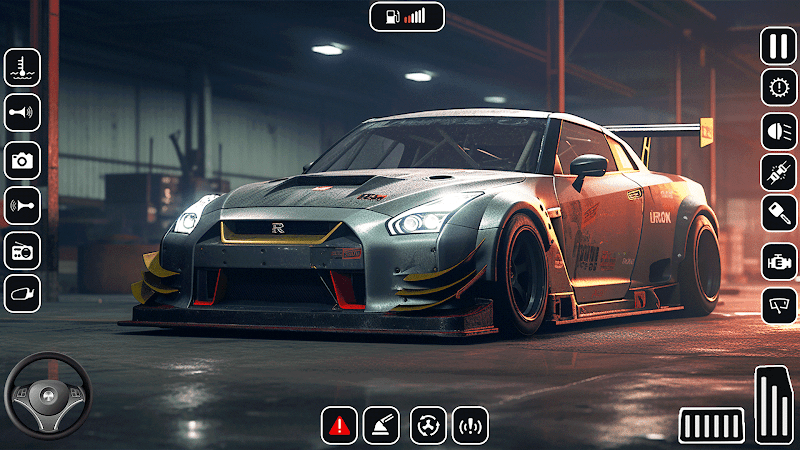The height and width of the screenshot is (450, 800).
Task: Fasten the seatbelt icon
Action: (778, 173)
